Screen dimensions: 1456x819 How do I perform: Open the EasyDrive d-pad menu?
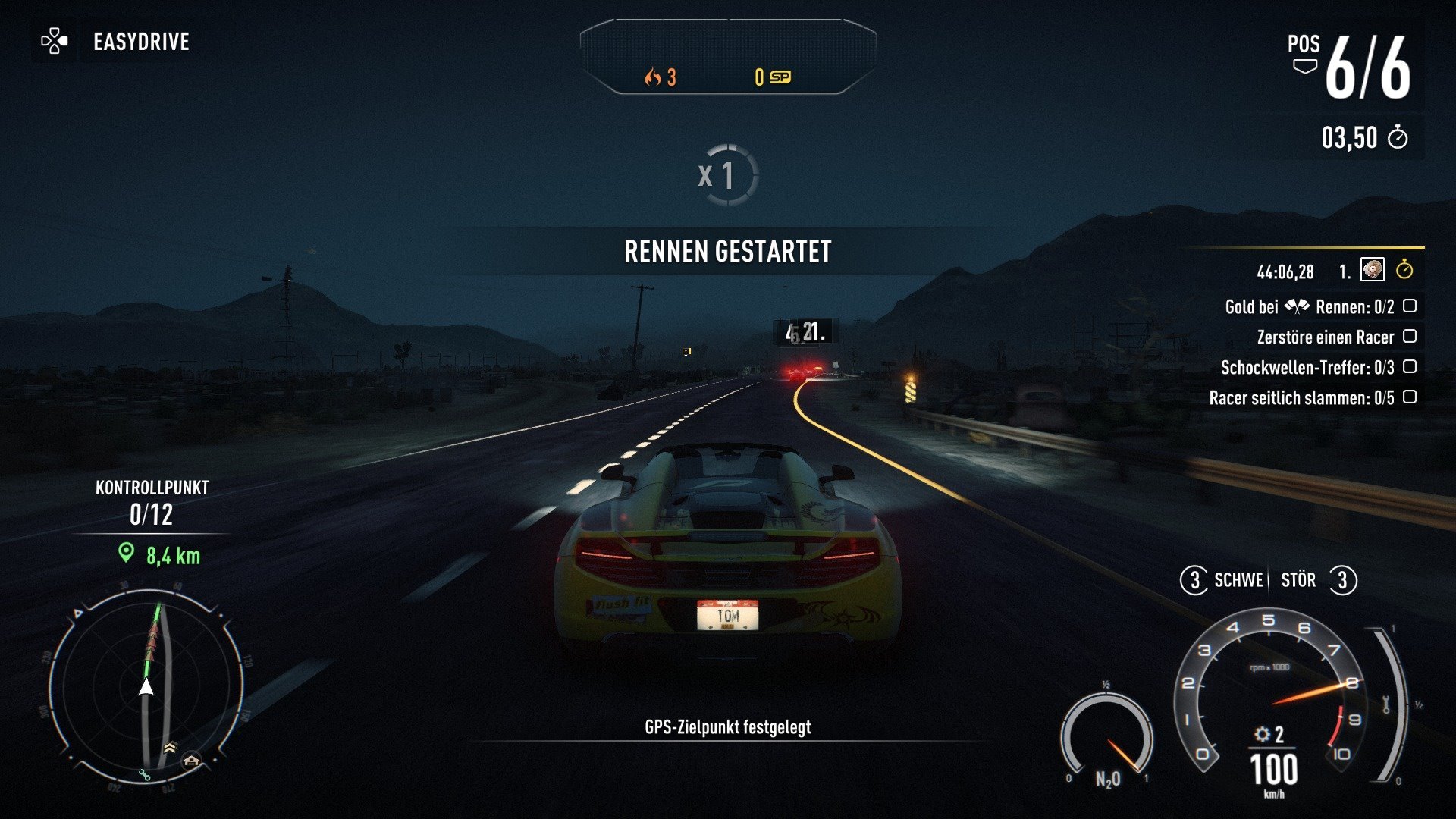tap(54, 42)
